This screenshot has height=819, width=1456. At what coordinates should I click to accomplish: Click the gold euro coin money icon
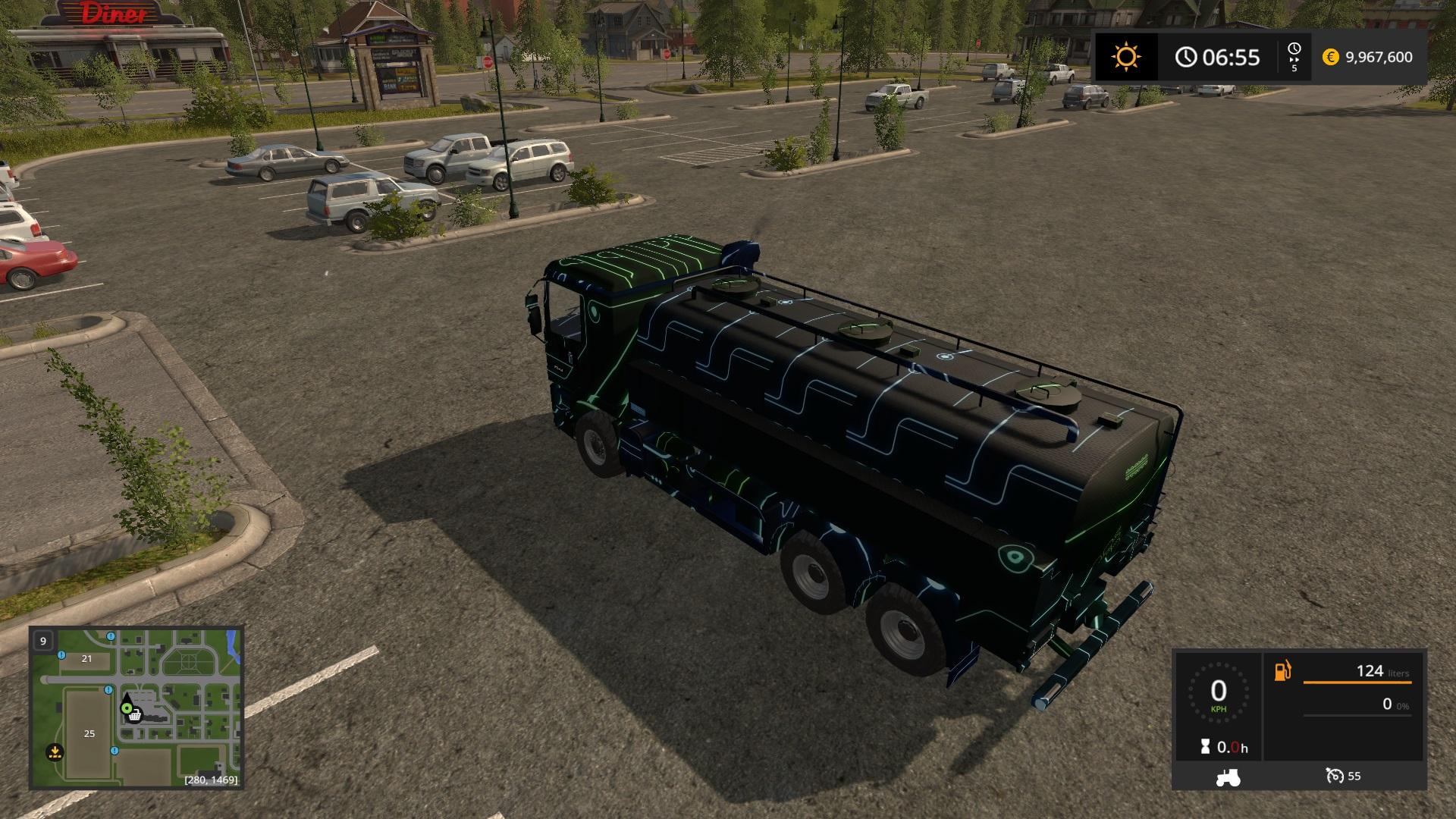(1330, 57)
